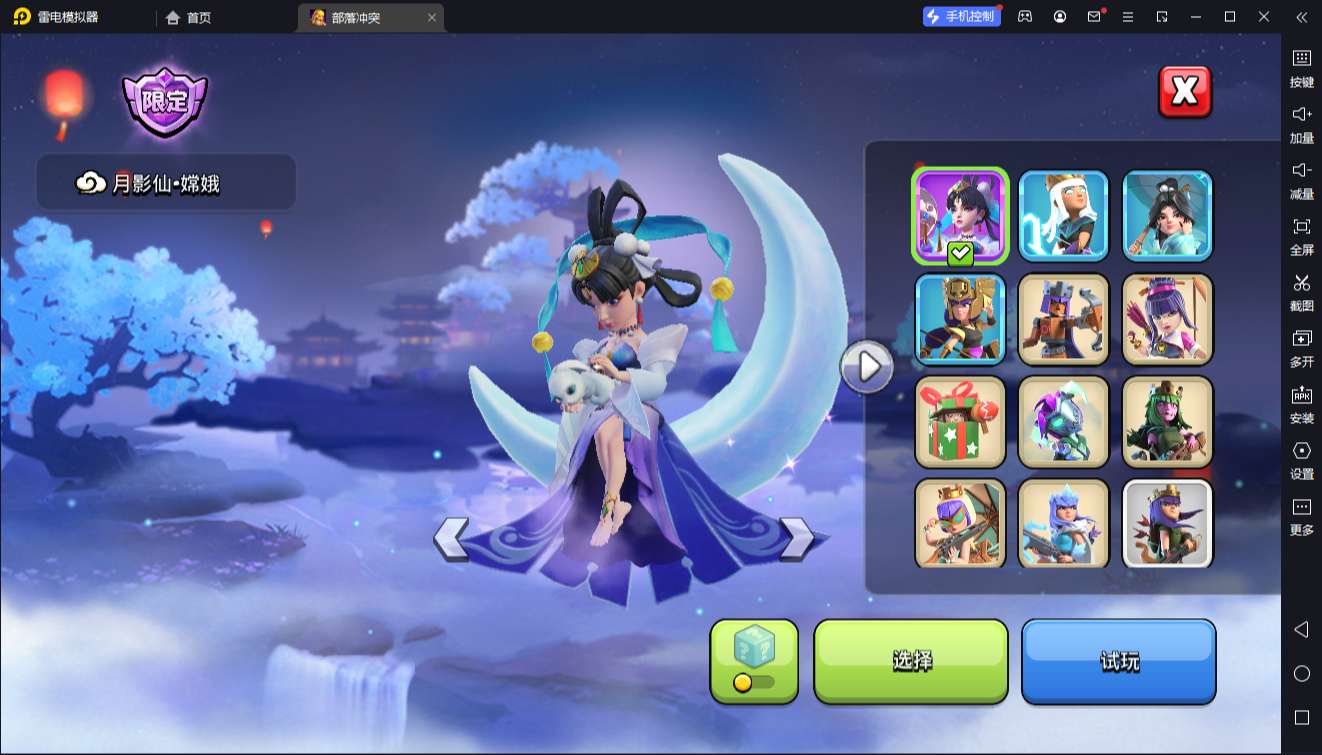This screenshot has height=755, width=1322.
Task: Toggle the random skin mystery cube
Action: point(754,661)
